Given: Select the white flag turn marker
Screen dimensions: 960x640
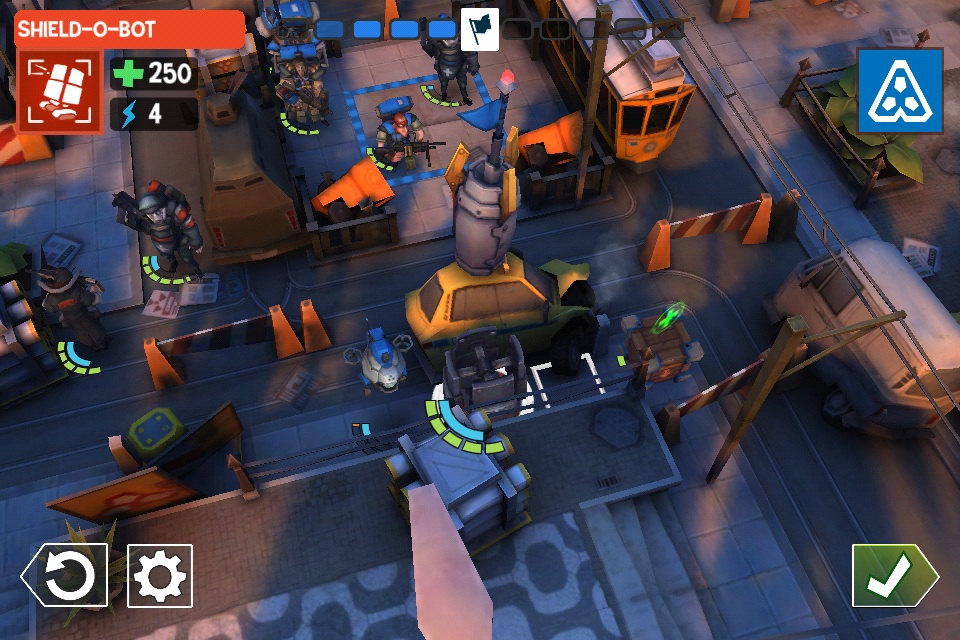Looking at the screenshot, I should coord(480,29).
